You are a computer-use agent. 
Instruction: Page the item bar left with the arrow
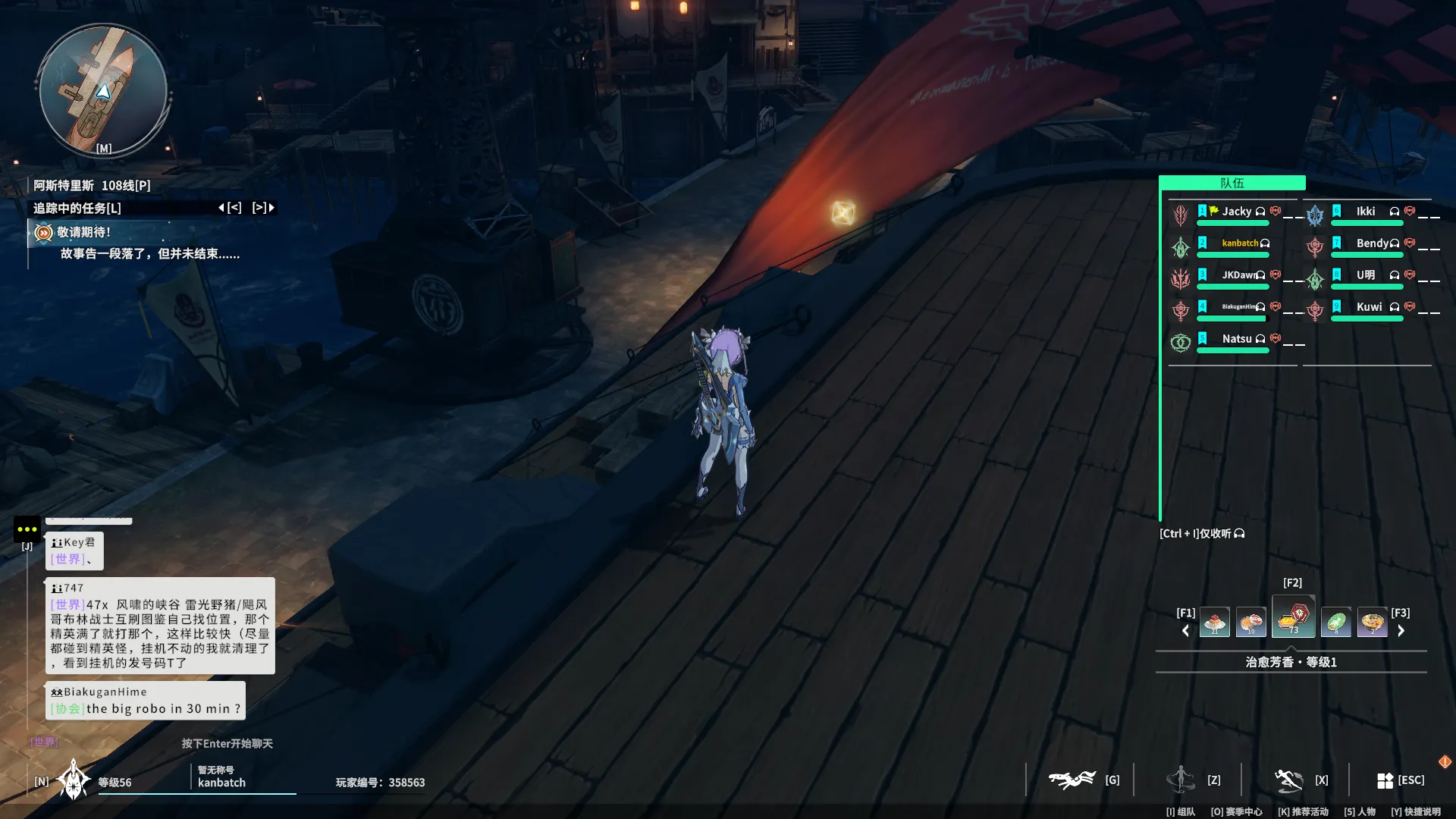click(x=1186, y=631)
